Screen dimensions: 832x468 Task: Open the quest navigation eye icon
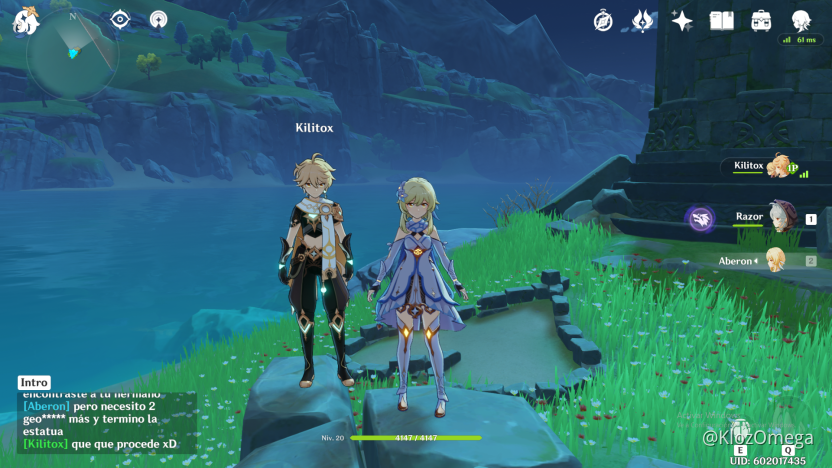pyautogui.click(x=121, y=19)
